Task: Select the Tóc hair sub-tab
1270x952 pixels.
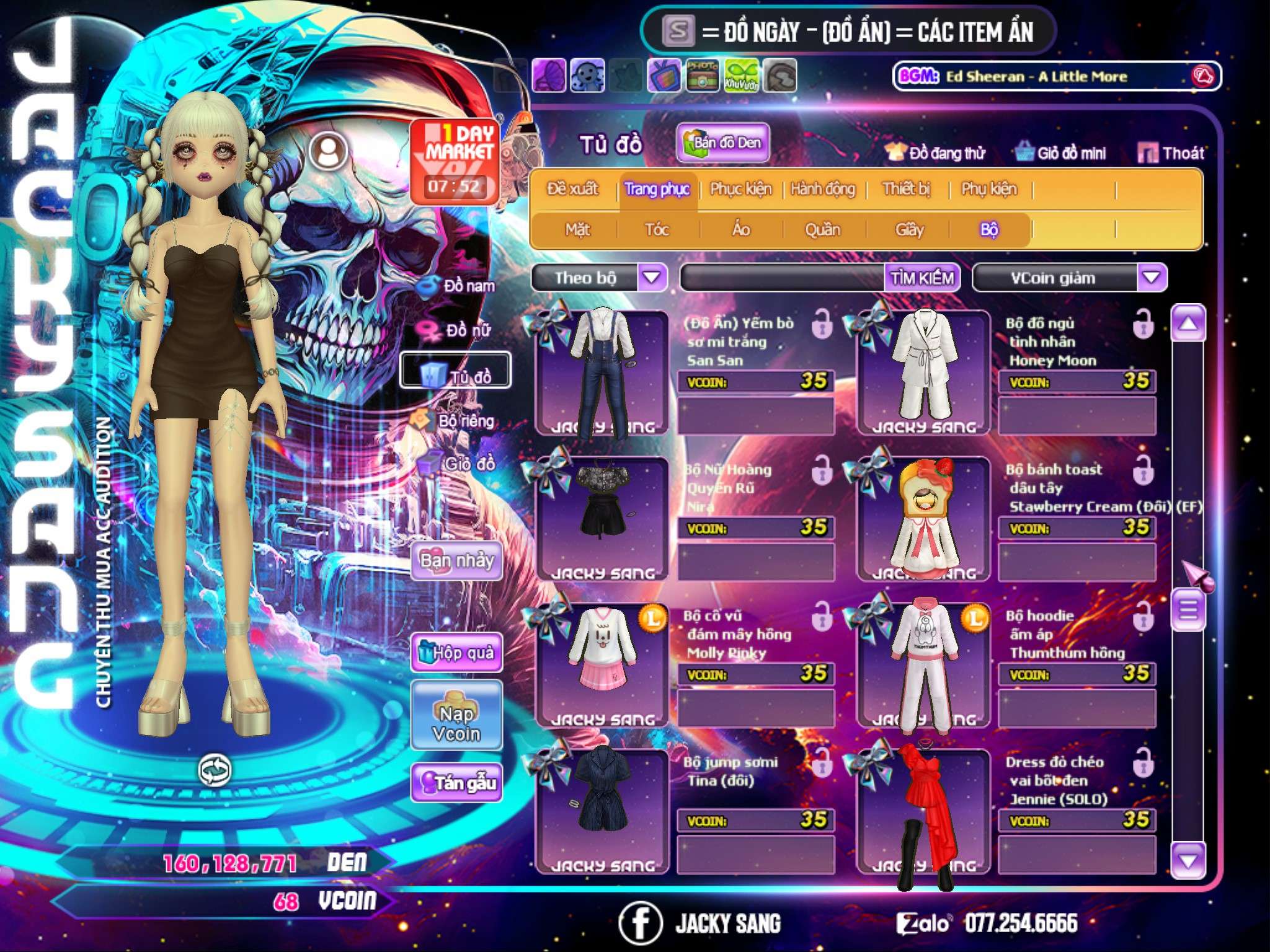Action: 657,230
